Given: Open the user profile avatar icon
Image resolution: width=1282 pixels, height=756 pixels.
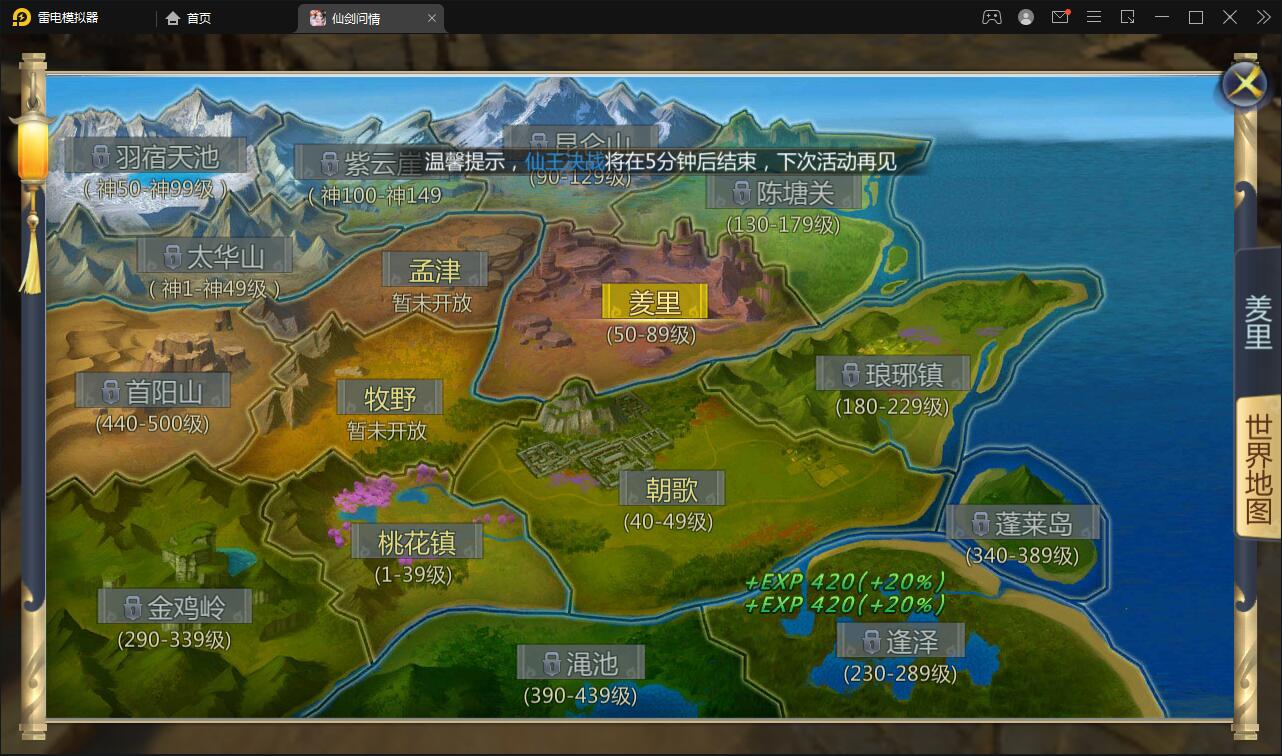Looking at the screenshot, I should pos(1026,17).
